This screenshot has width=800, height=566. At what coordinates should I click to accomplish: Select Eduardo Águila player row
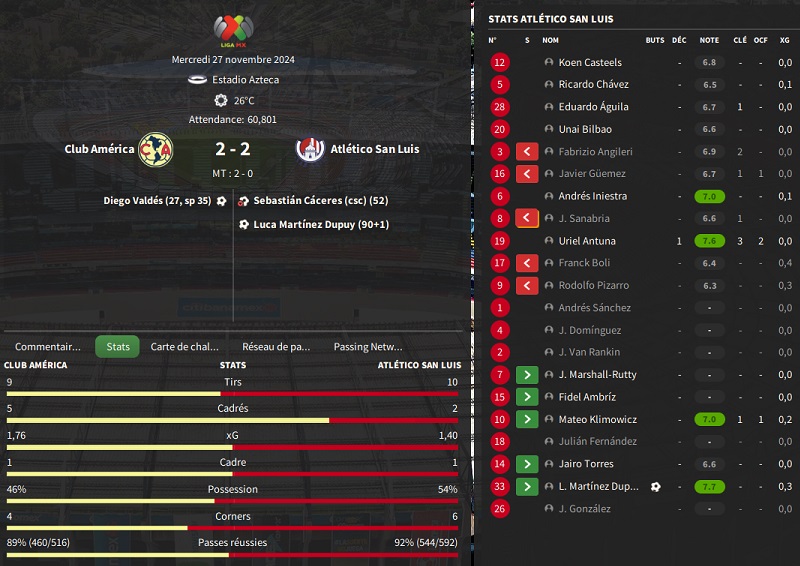593,107
